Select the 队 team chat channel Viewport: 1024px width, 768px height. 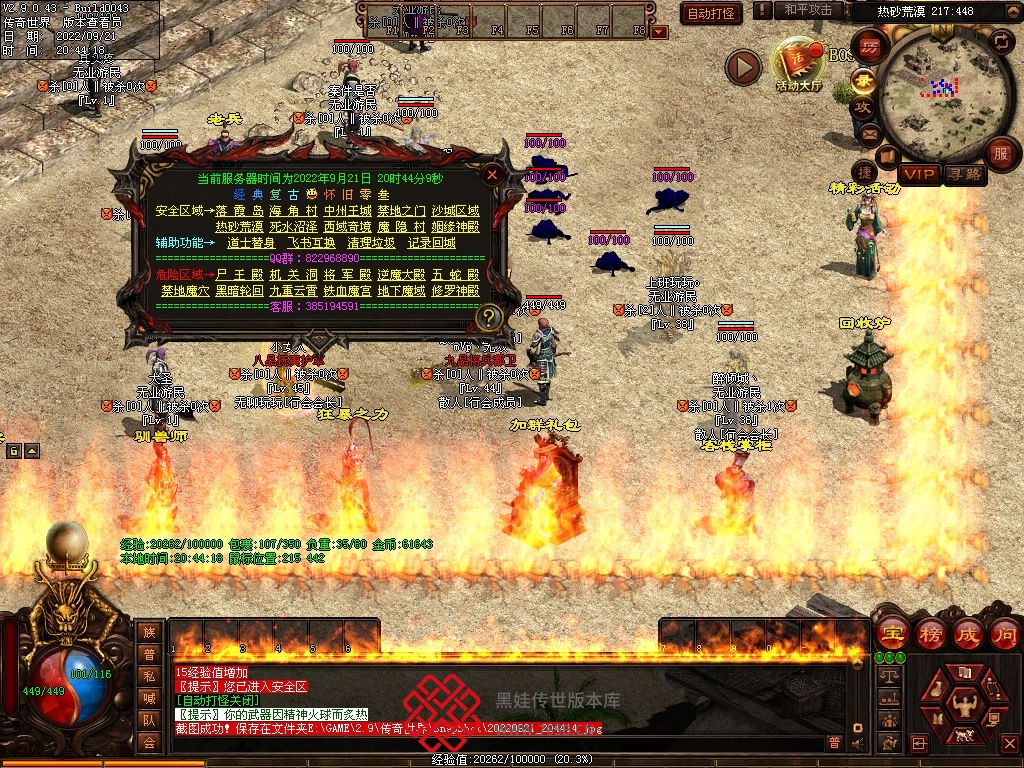[x=149, y=719]
